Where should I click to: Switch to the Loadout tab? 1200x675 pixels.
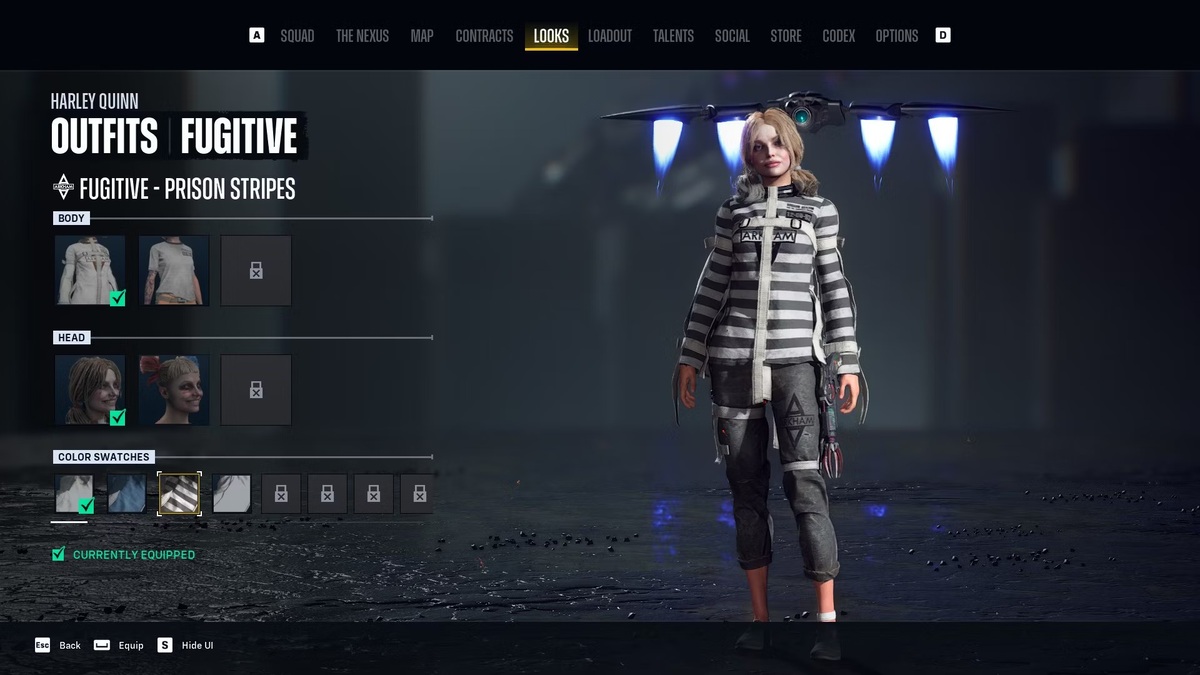610,36
